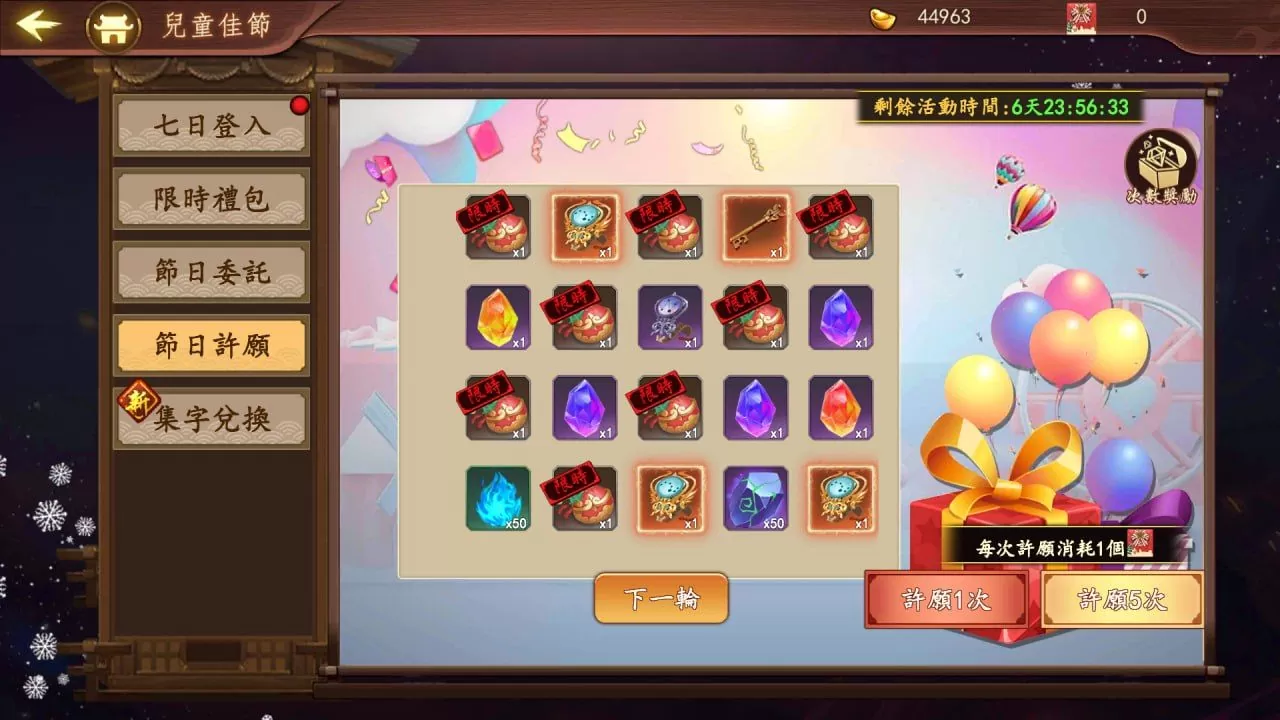The image size is (1280, 720).
Task: Pick the red-orange crystal reward
Action: pyautogui.click(x=841, y=408)
